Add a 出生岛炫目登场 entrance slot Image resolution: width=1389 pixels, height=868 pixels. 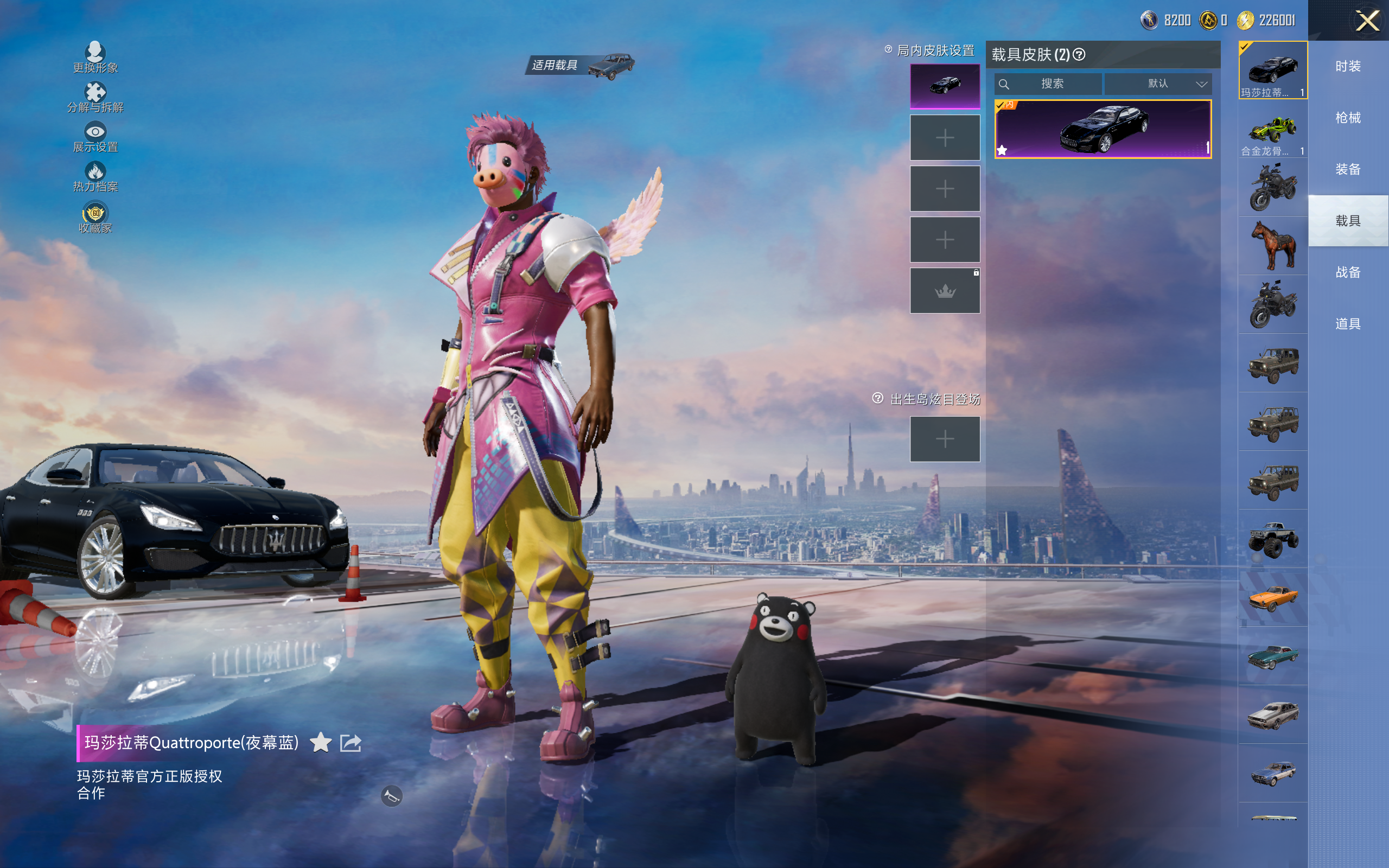click(945, 439)
